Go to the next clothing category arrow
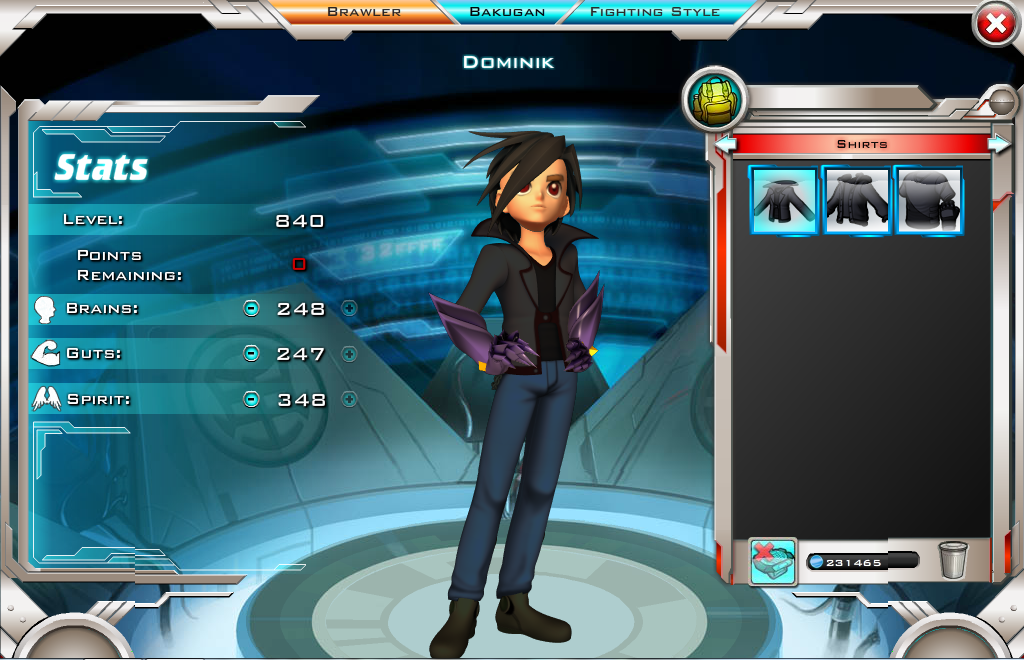 point(998,144)
